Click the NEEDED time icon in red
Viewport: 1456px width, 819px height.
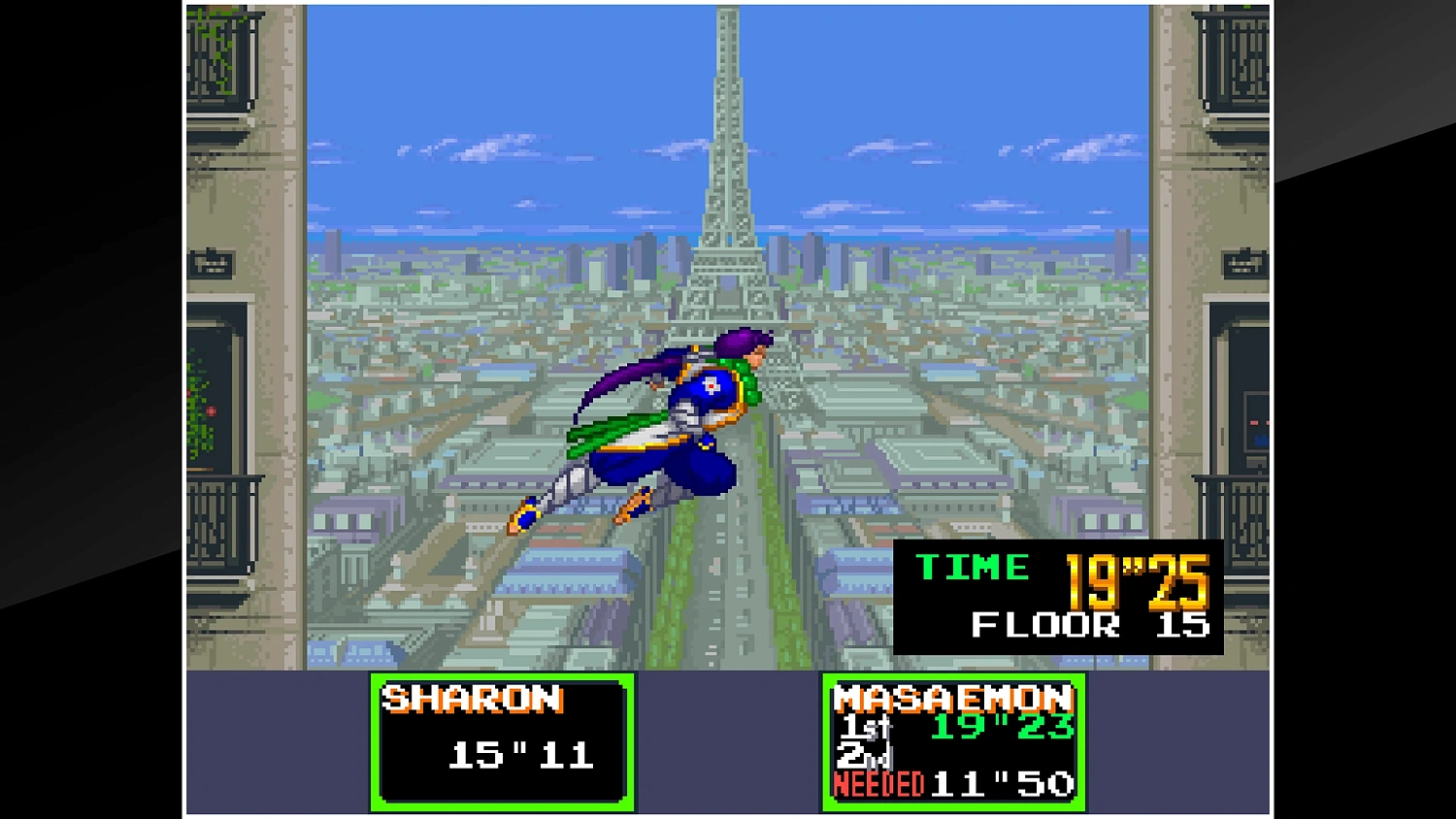click(x=877, y=784)
